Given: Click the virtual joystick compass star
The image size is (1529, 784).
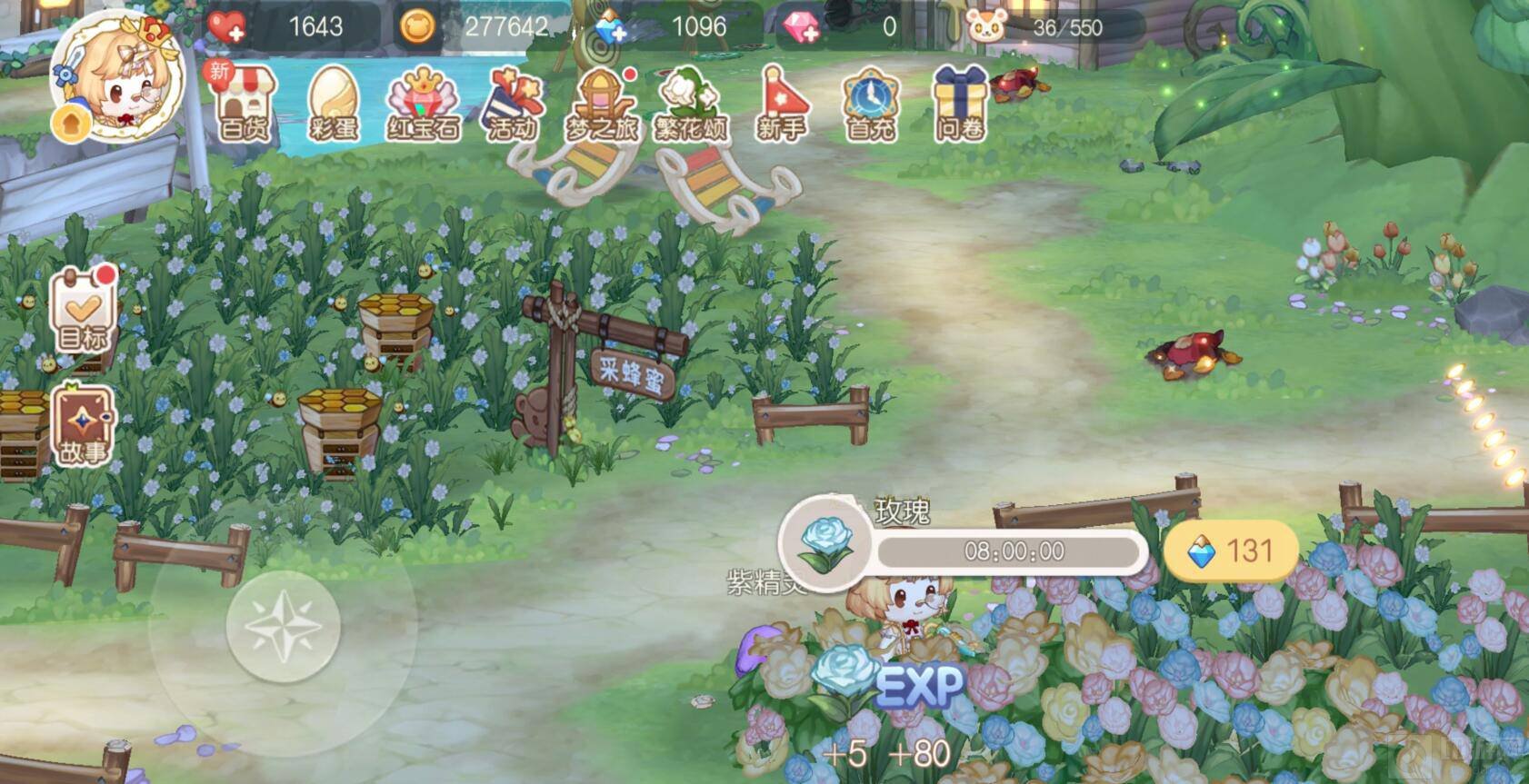Looking at the screenshot, I should pyautogui.click(x=283, y=625).
